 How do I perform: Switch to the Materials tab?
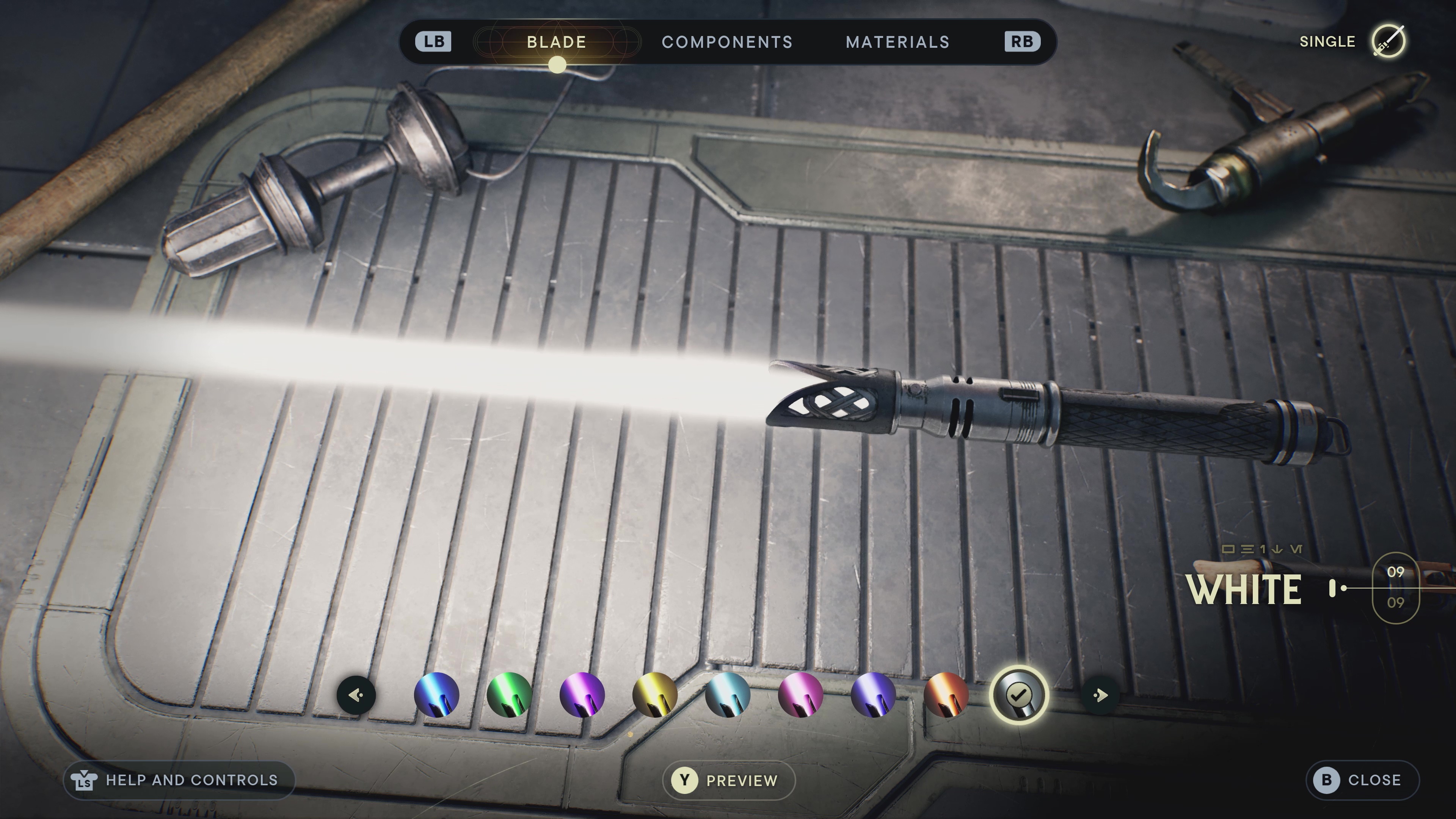click(897, 42)
